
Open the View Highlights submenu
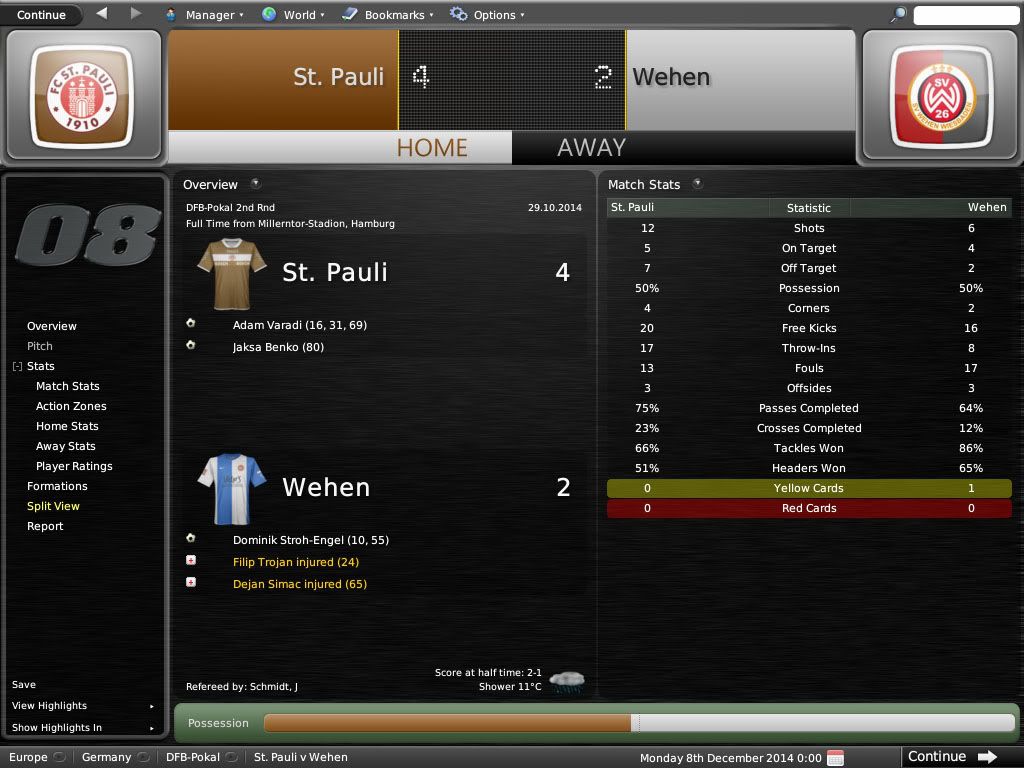pyautogui.click(x=50, y=706)
